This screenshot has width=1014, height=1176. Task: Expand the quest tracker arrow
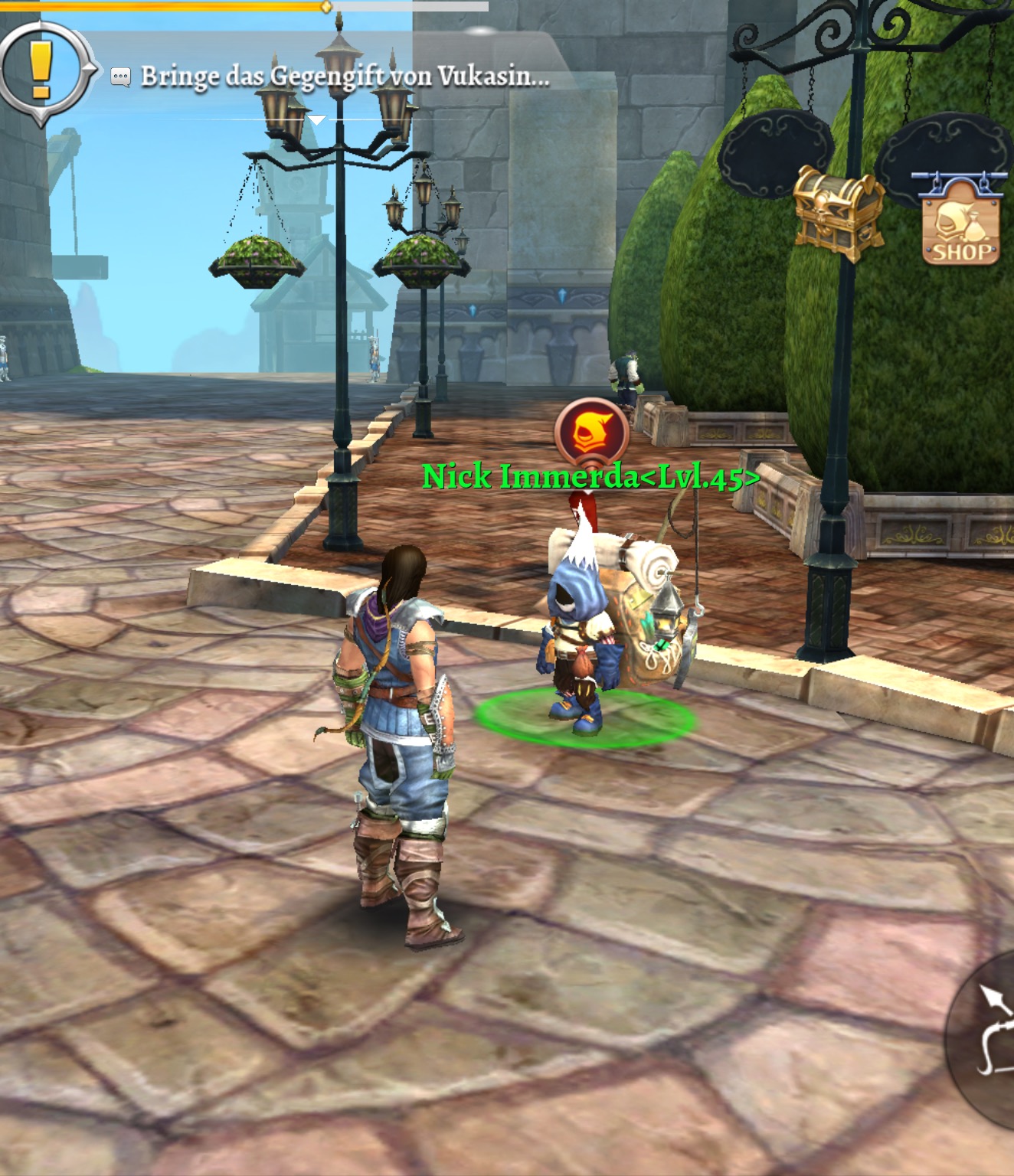pyautogui.click(x=316, y=120)
